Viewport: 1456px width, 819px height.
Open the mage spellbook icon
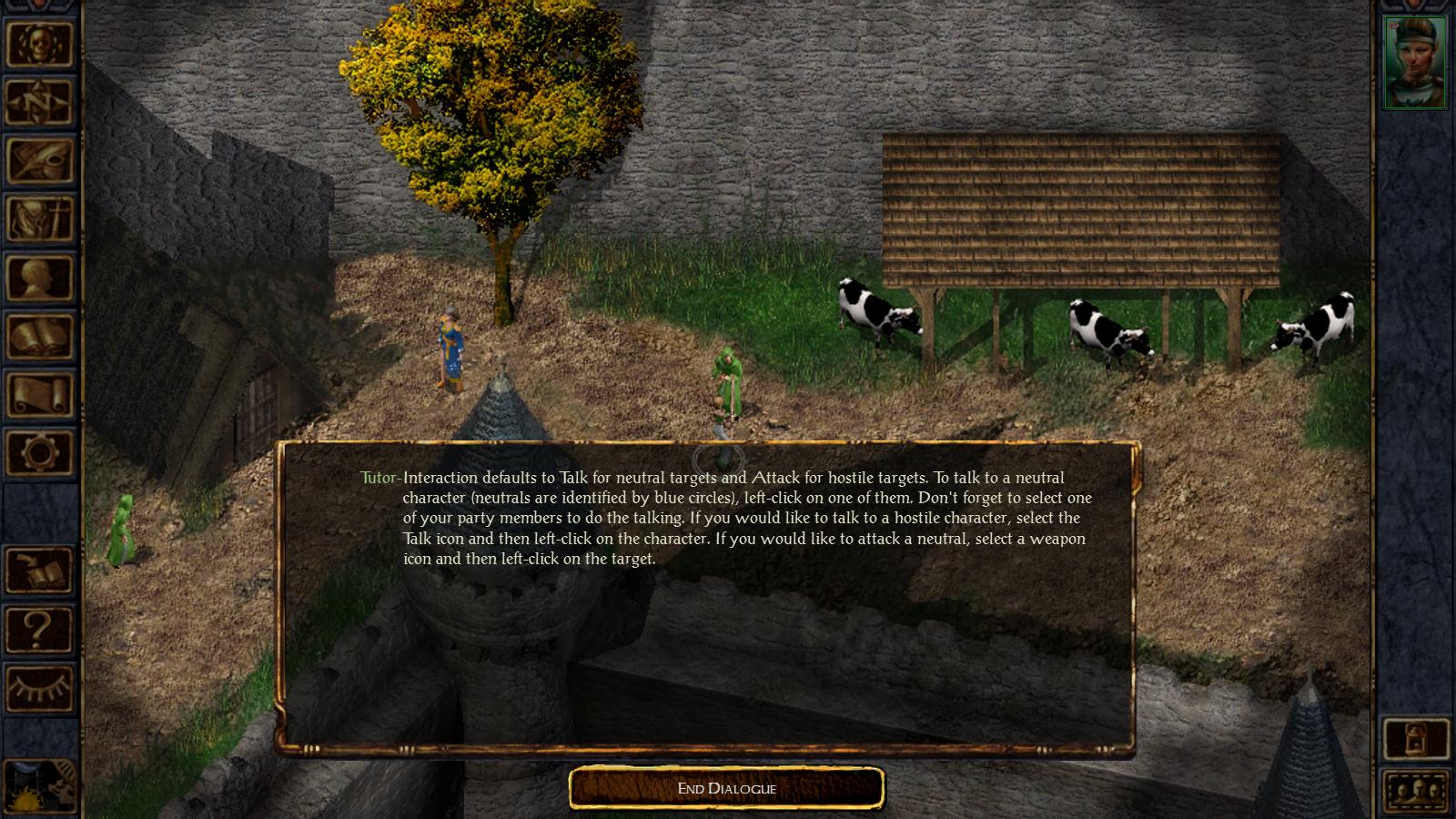pyautogui.click(x=39, y=336)
